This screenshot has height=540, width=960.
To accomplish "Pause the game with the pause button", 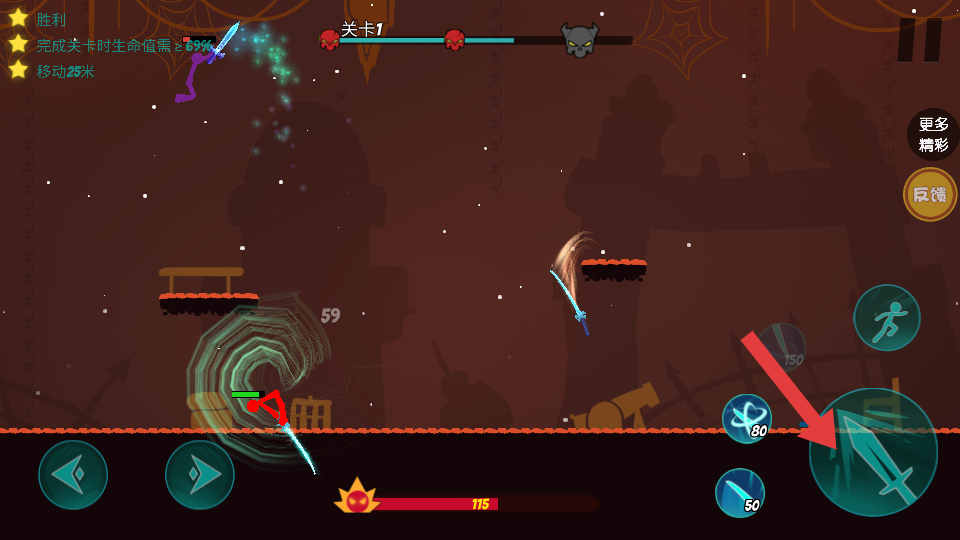I will [x=919, y=40].
